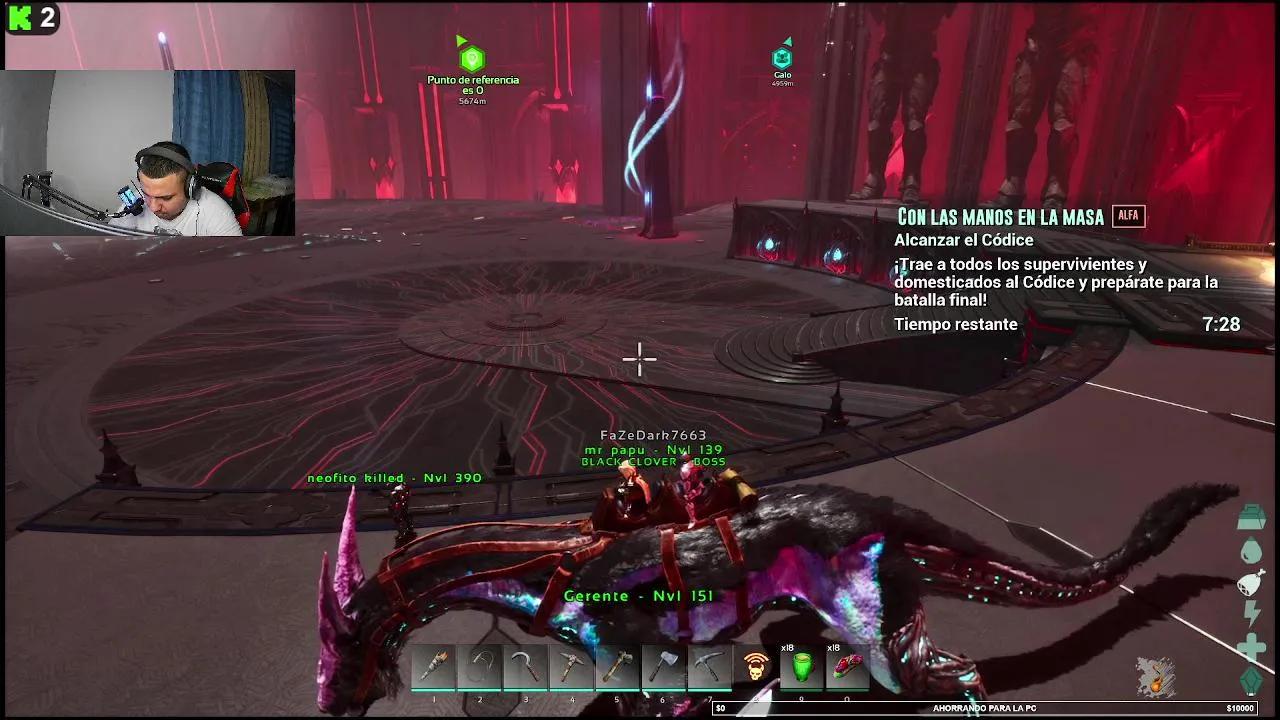Image resolution: width=1280 pixels, height=720 pixels.
Task: Click the Galo waypoint marker
Action: click(782, 59)
